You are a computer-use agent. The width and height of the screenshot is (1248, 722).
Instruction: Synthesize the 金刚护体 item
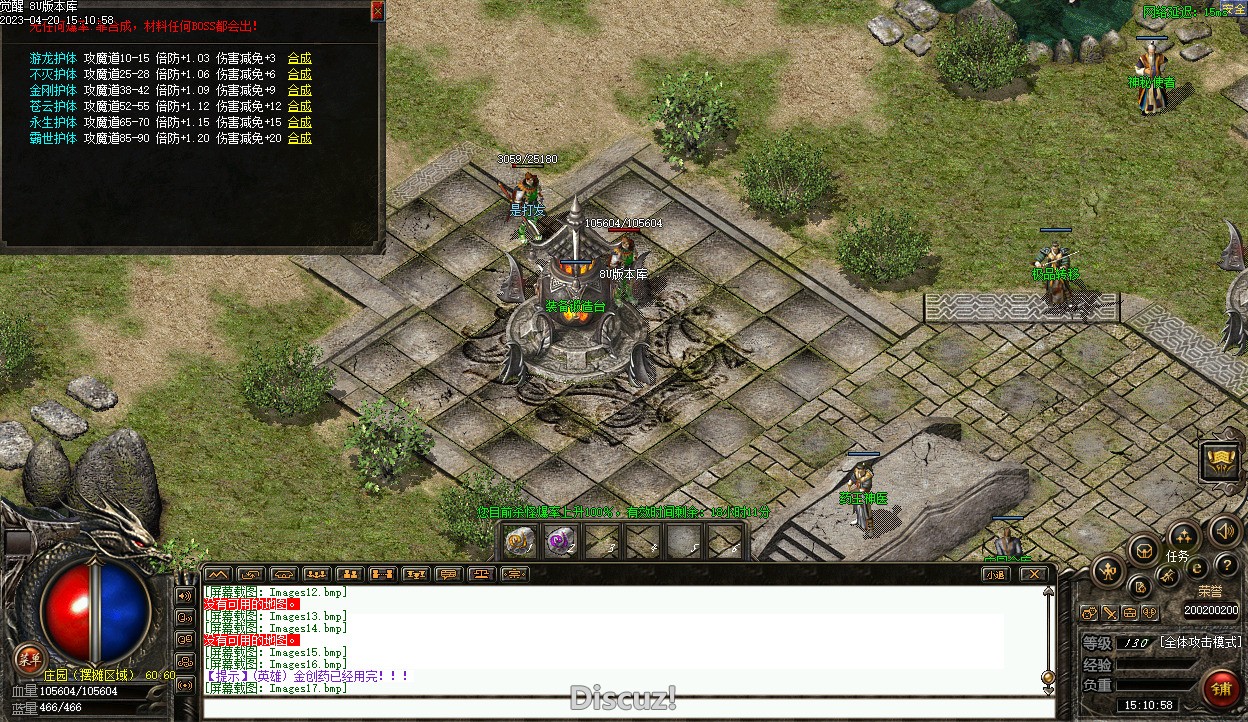[299, 90]
